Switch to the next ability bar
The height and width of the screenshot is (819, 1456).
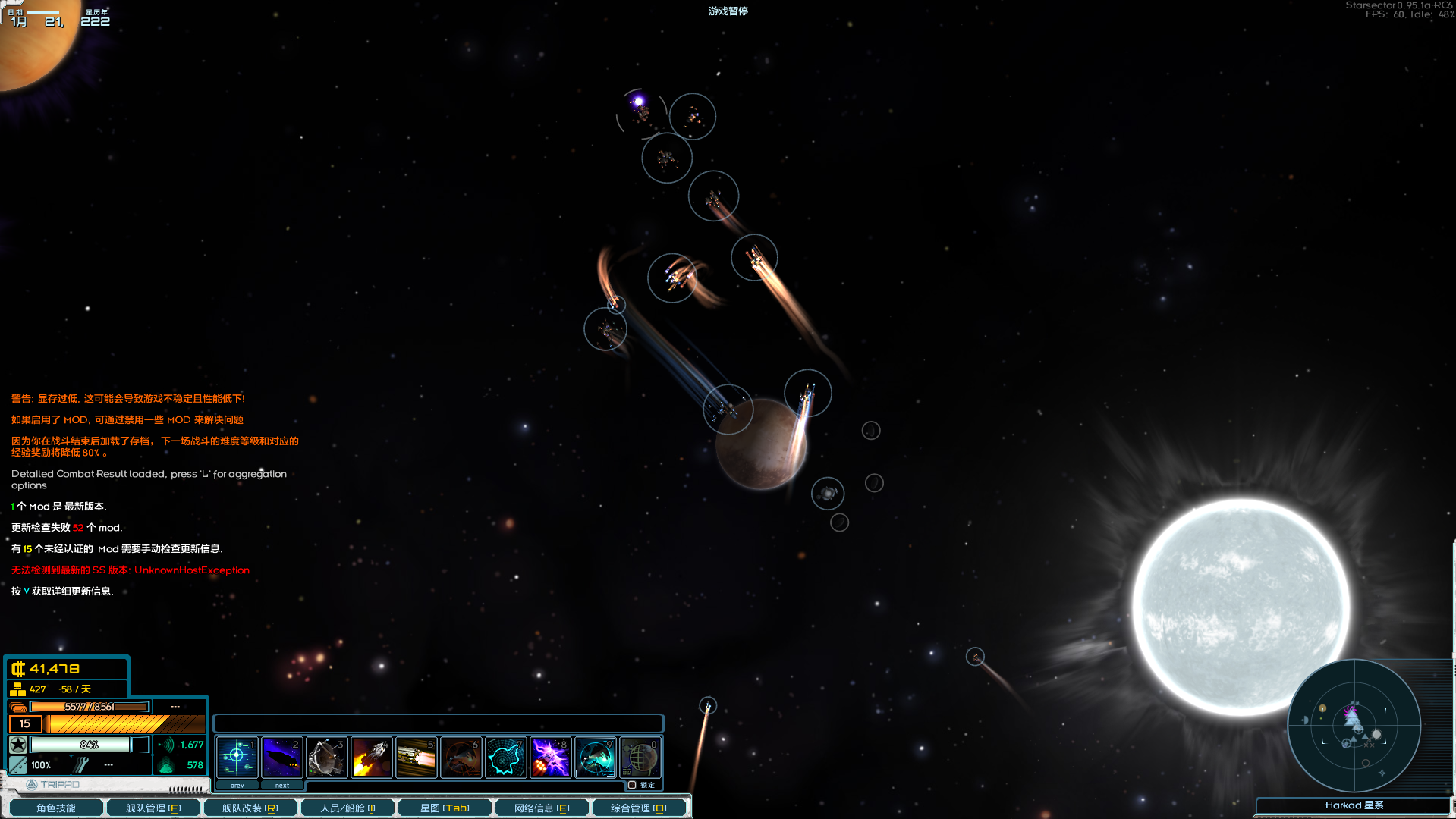coord(281,785)
